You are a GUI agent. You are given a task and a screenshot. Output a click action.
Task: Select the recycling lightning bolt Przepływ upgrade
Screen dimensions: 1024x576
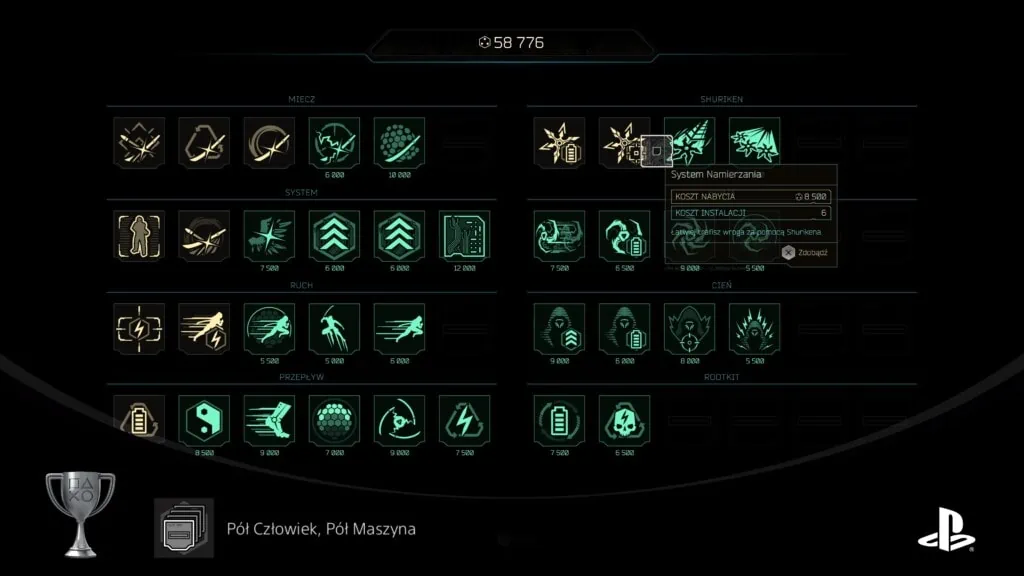pyautogui.click(x=464, y=420)
